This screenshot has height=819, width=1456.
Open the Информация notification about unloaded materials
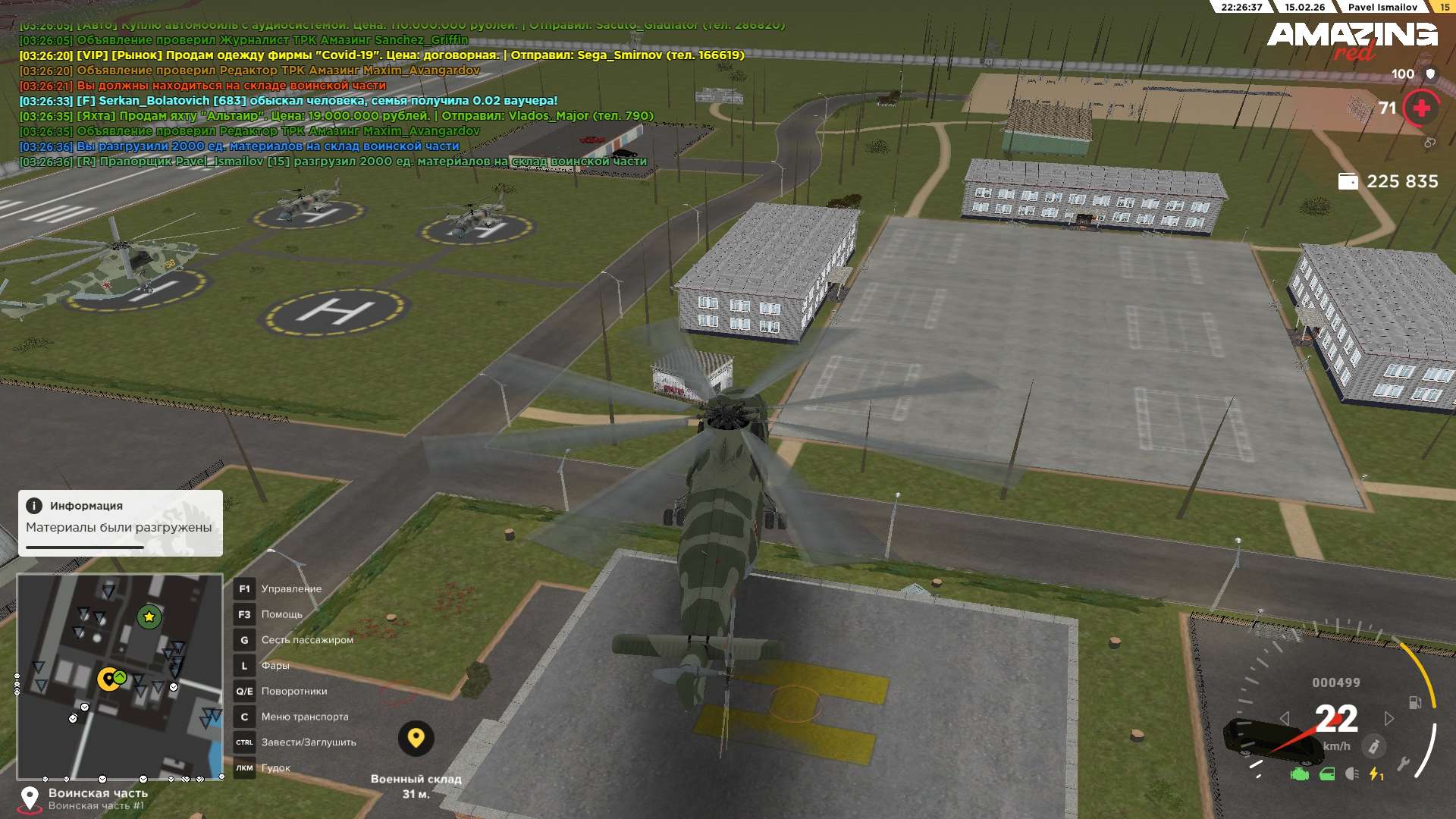pyautogui.click(x=120, y=522)
